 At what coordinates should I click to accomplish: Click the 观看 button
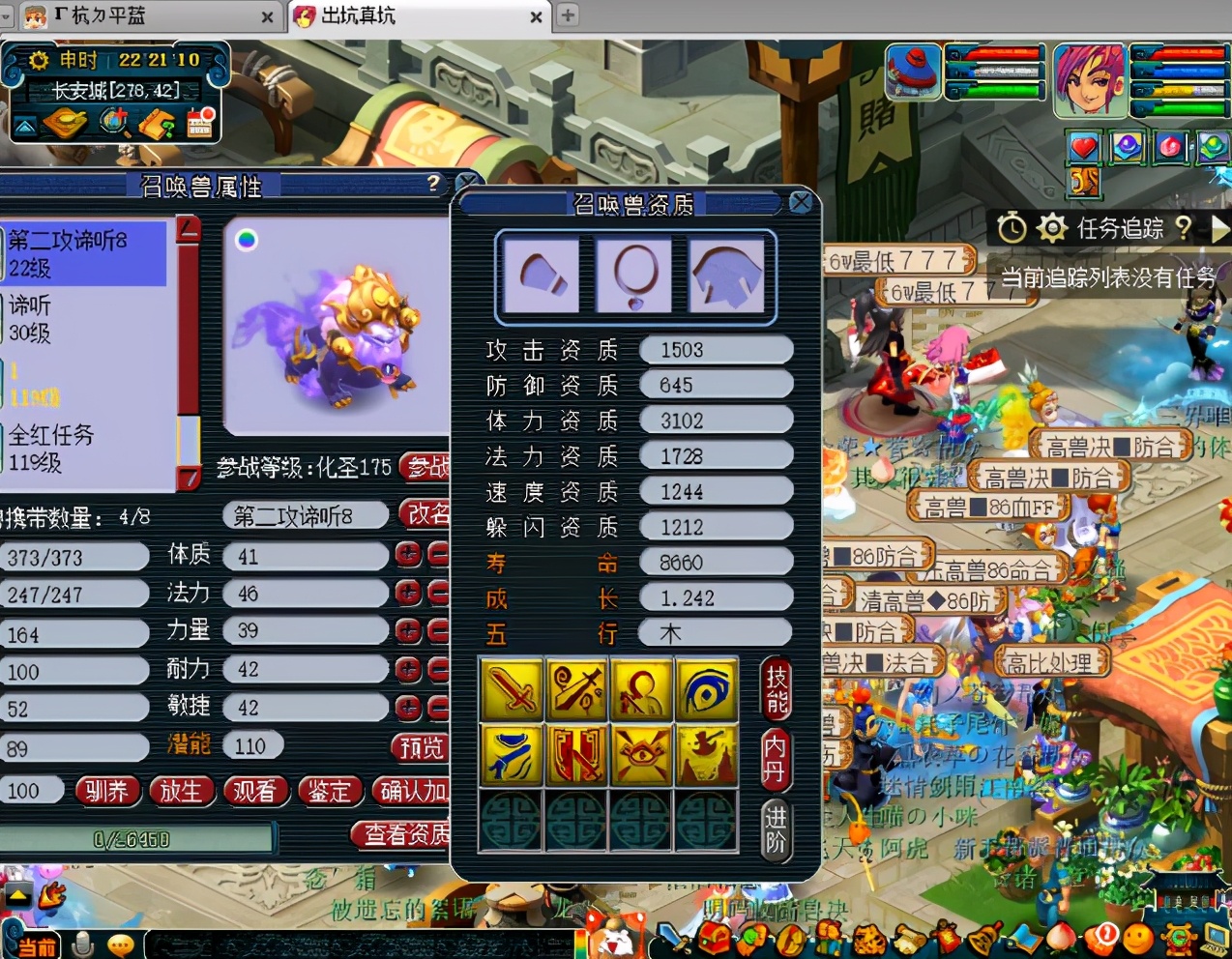pyautogui.click(x=254, y=791)
